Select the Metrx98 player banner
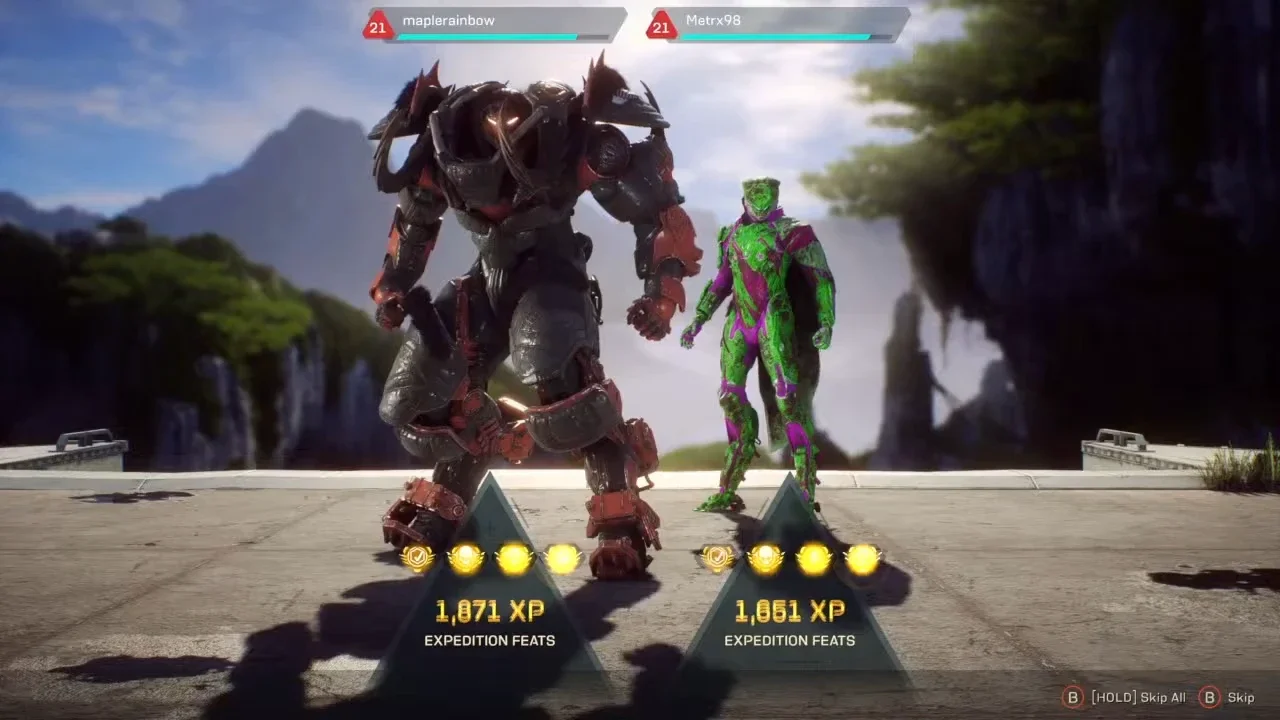The width and height of the screenshot is (1280, 720). coord(779,24)
